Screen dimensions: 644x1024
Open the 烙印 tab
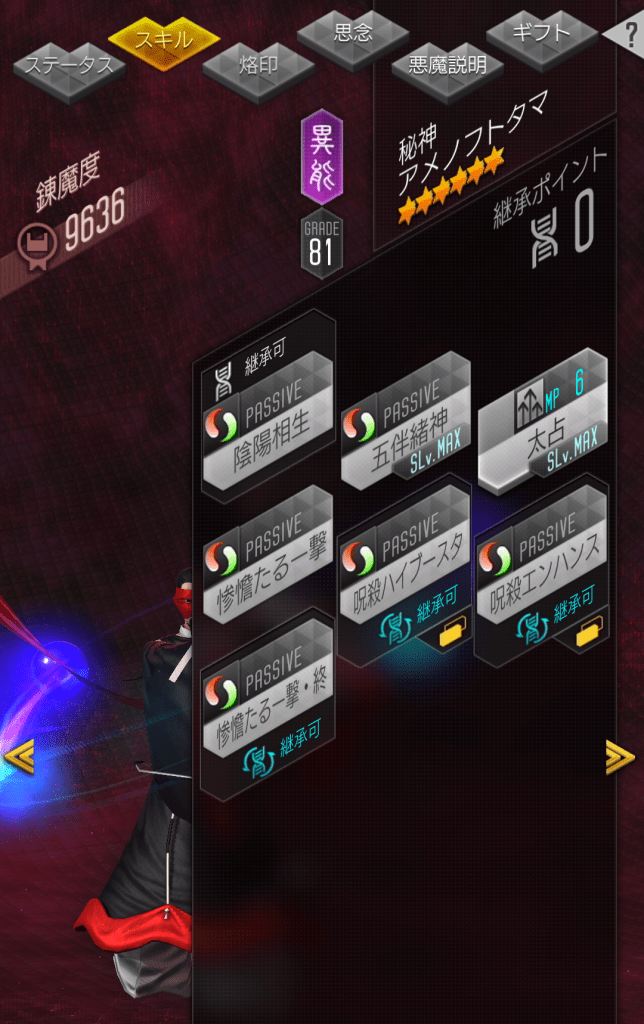click(258, 67)
